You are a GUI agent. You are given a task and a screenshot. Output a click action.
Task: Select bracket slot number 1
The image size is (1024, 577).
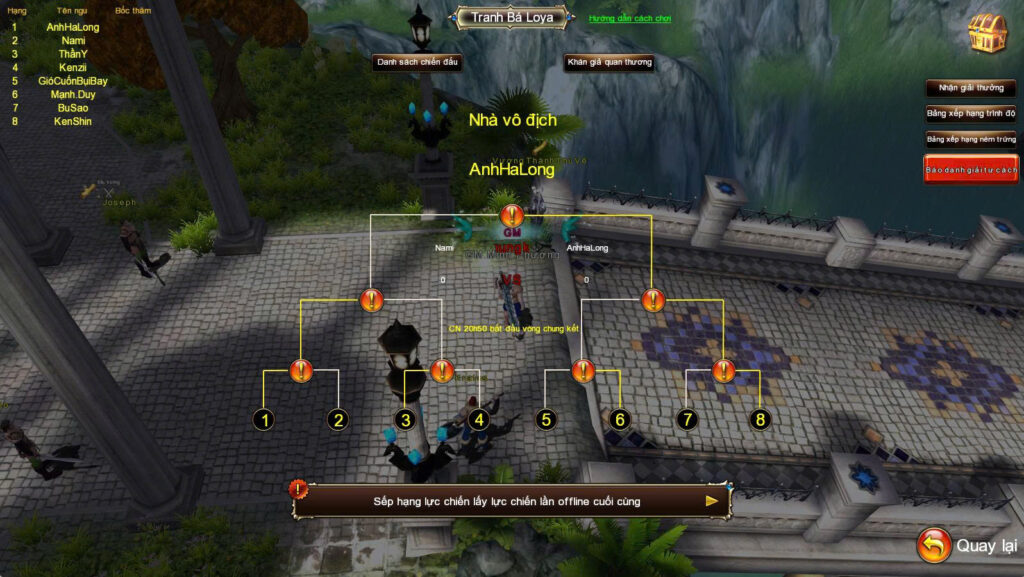[x=264, y=420]
